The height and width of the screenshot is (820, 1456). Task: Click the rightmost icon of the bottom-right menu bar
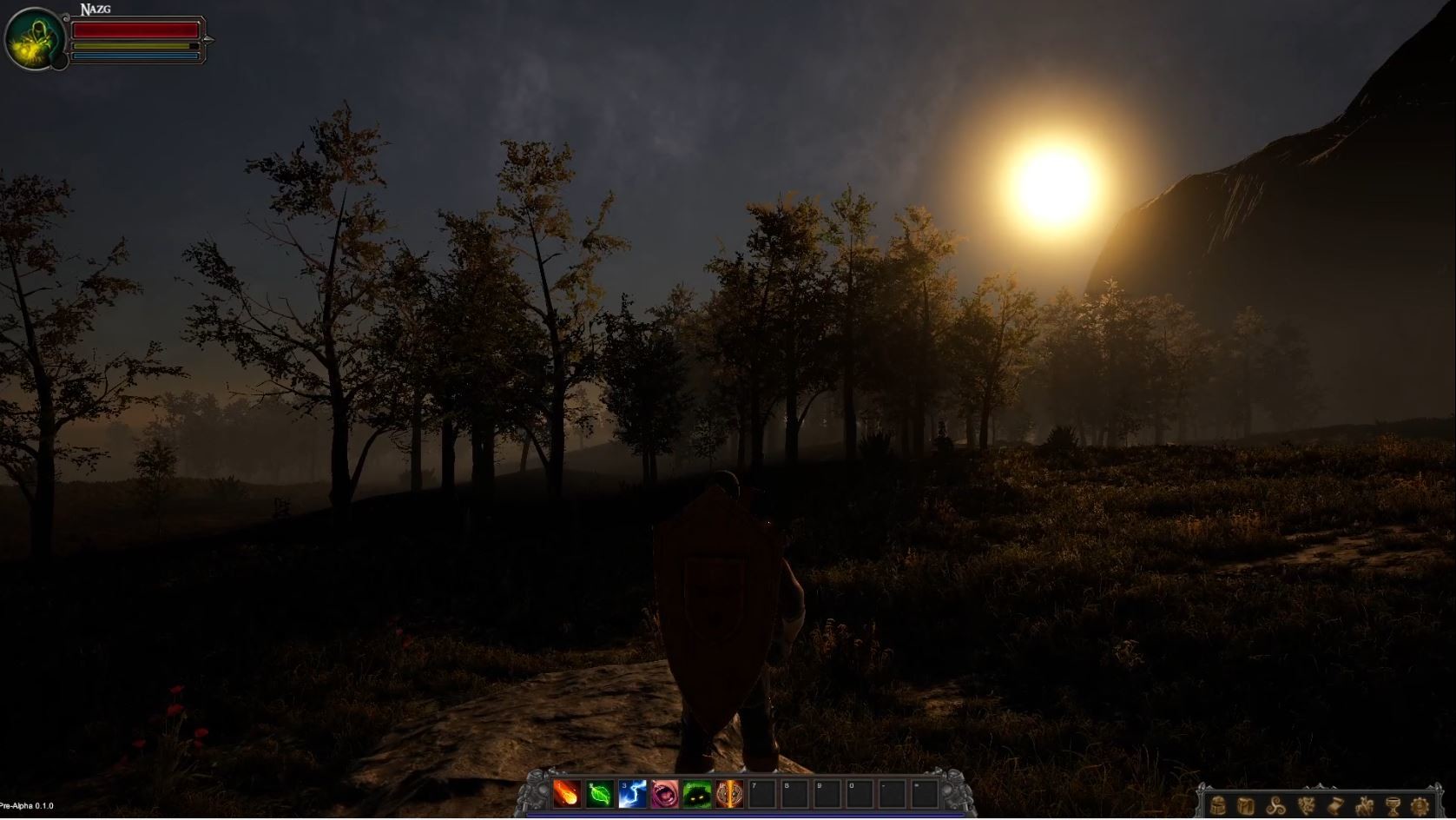tap(1420, 806)
